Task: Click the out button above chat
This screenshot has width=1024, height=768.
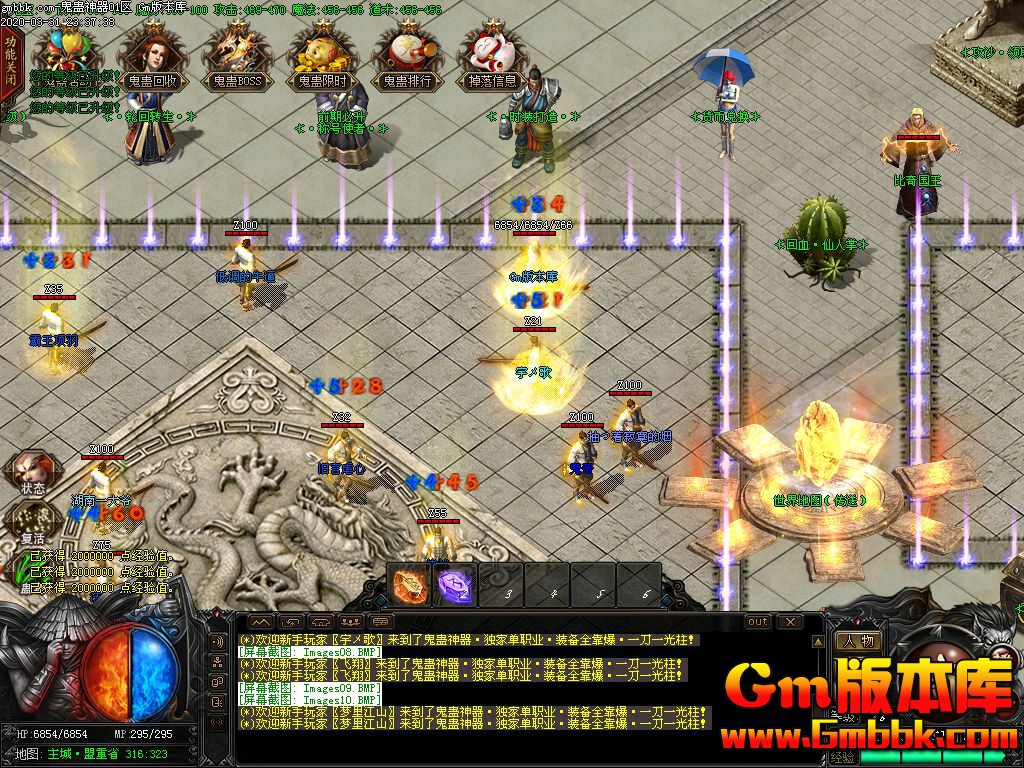Action: point(758,622)
